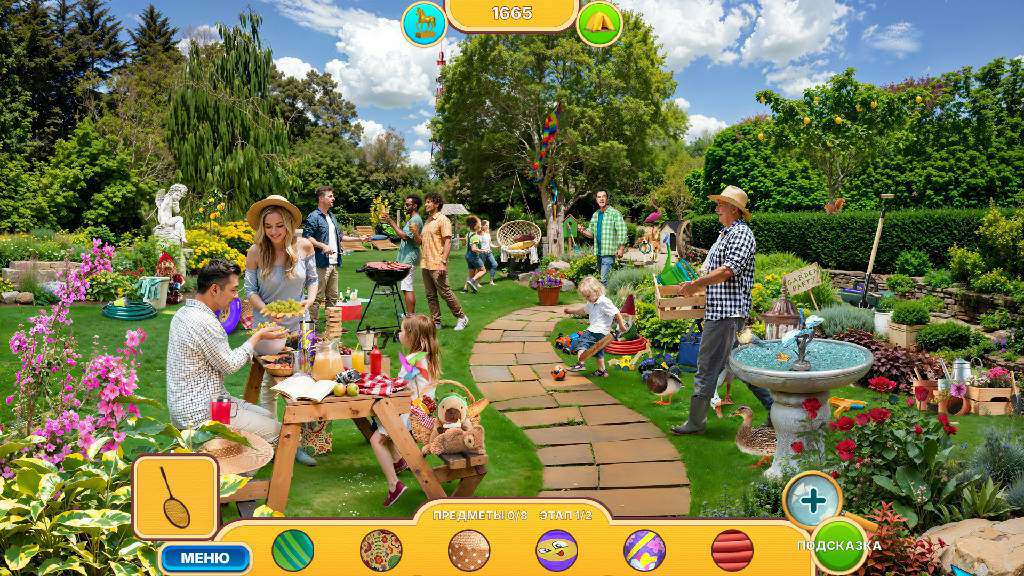The height and width of the screenshot is (576, 1024).
Task: Click the magnifier plus zoom button
Action: tap(812, 499)
